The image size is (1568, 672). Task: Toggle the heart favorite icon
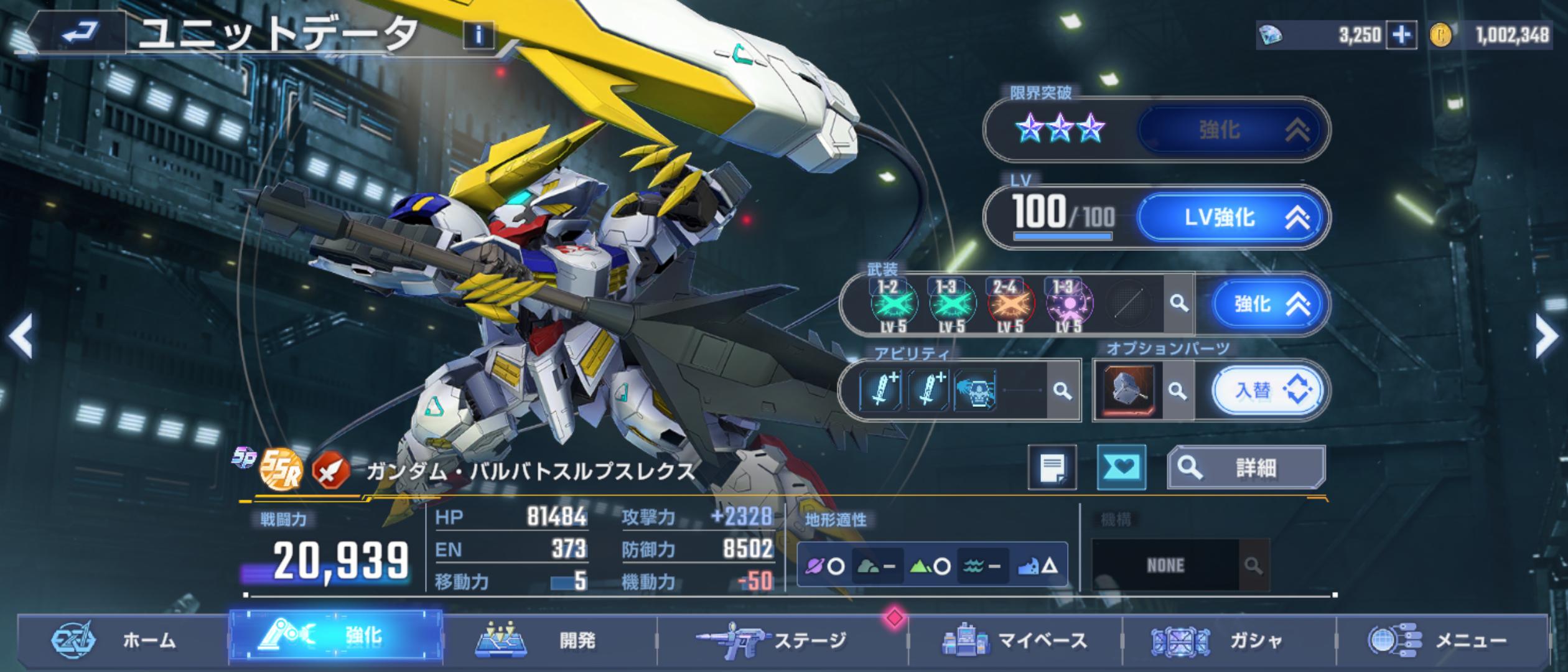coord(1121,467)
